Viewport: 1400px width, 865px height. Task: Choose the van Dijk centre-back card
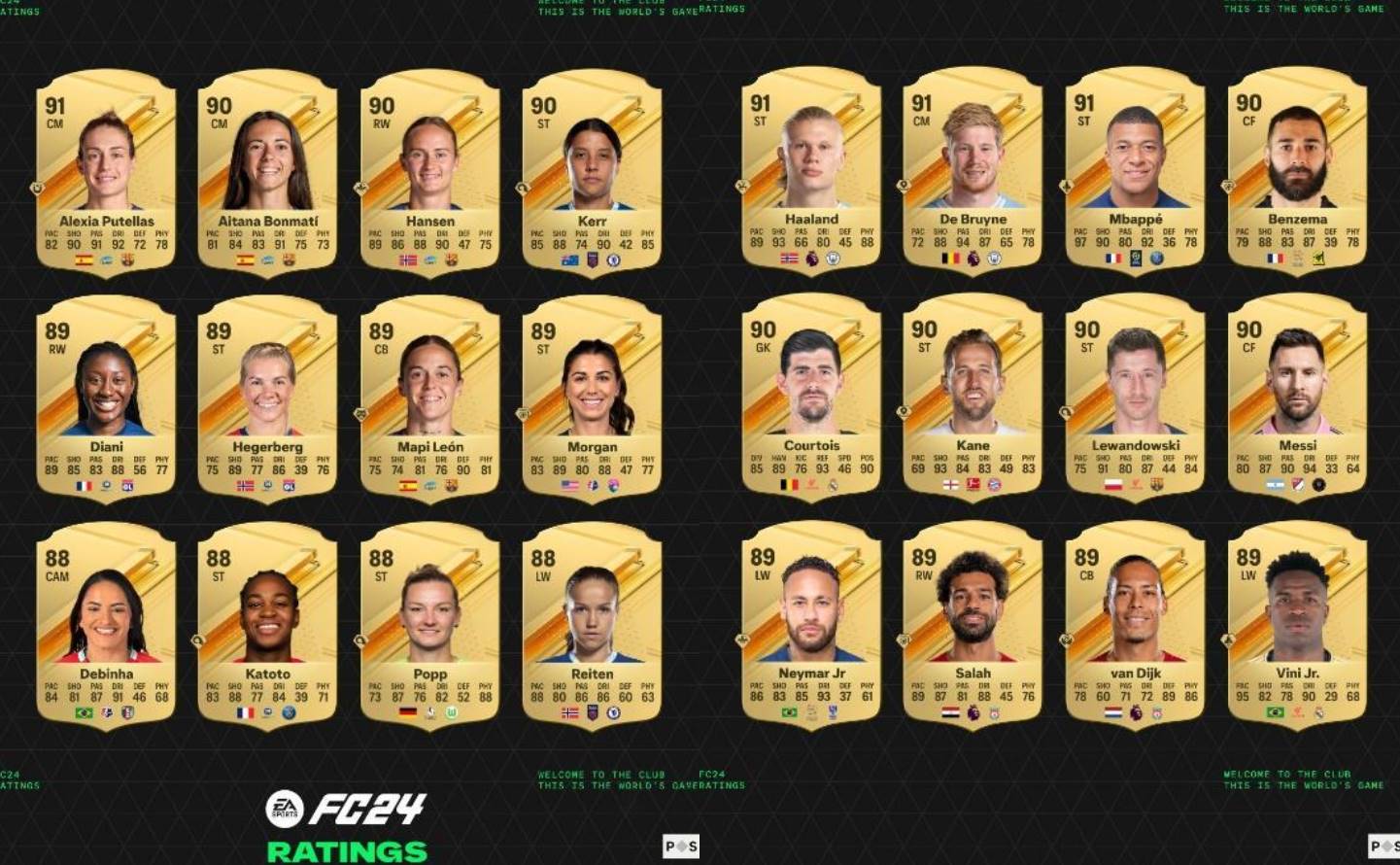pos(1135,624)
